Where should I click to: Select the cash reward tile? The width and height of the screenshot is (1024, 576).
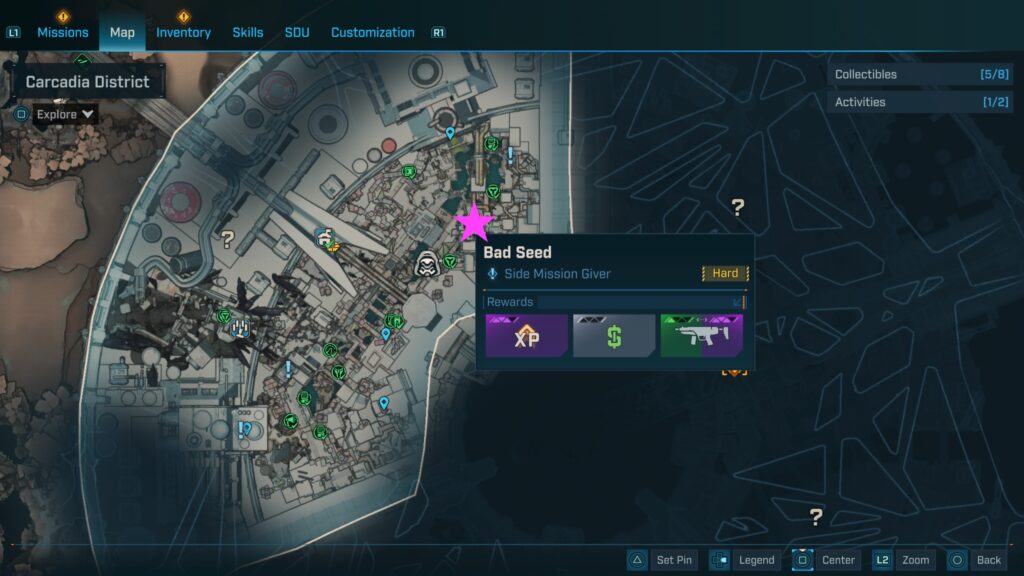(x=614, y=336)
